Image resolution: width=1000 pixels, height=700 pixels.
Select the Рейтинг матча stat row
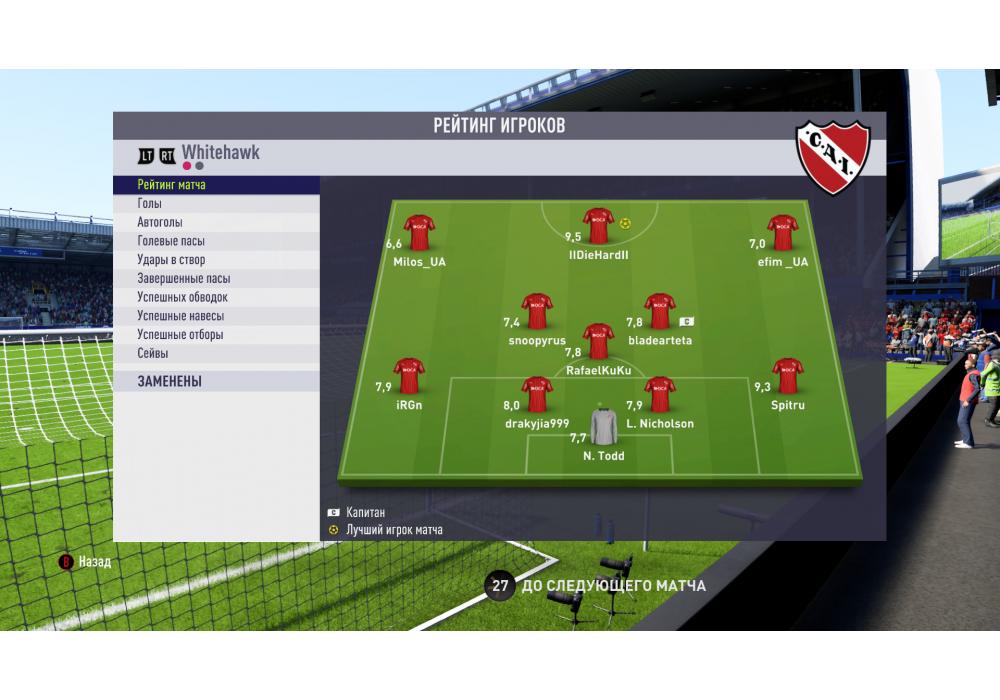tap(216, 185)
